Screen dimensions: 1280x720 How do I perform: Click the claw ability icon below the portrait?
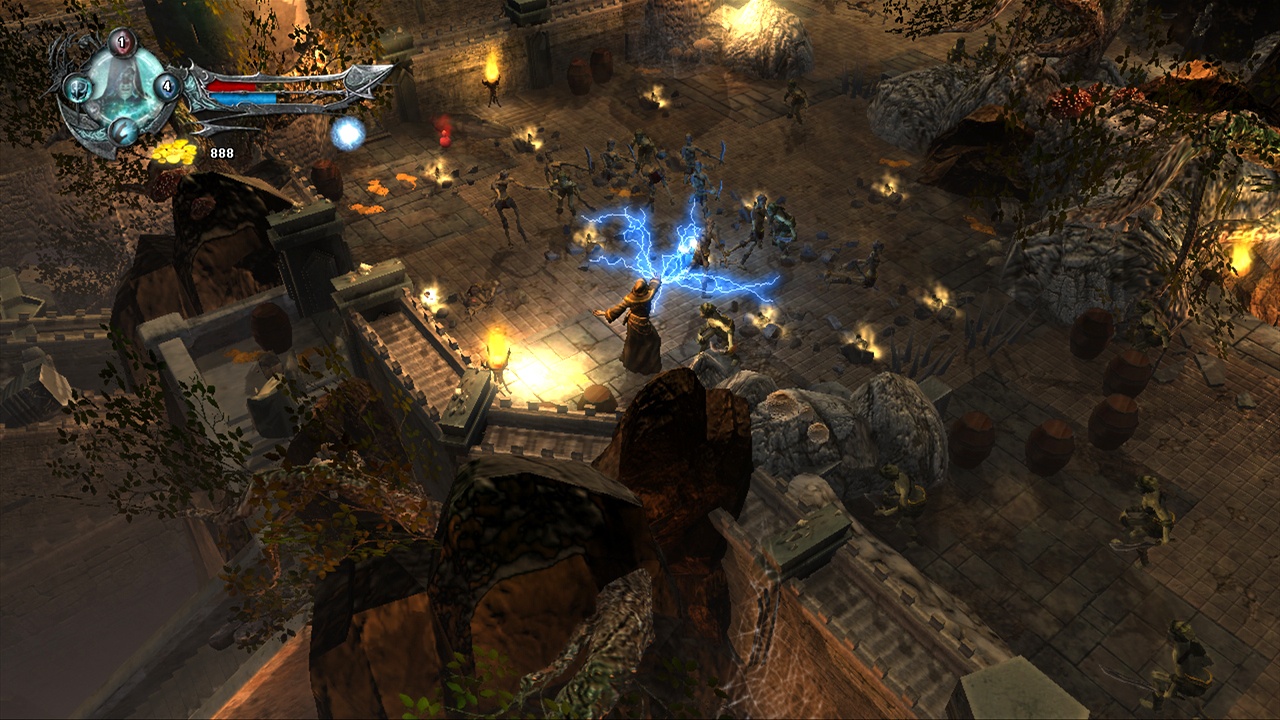tap(124, 132)
